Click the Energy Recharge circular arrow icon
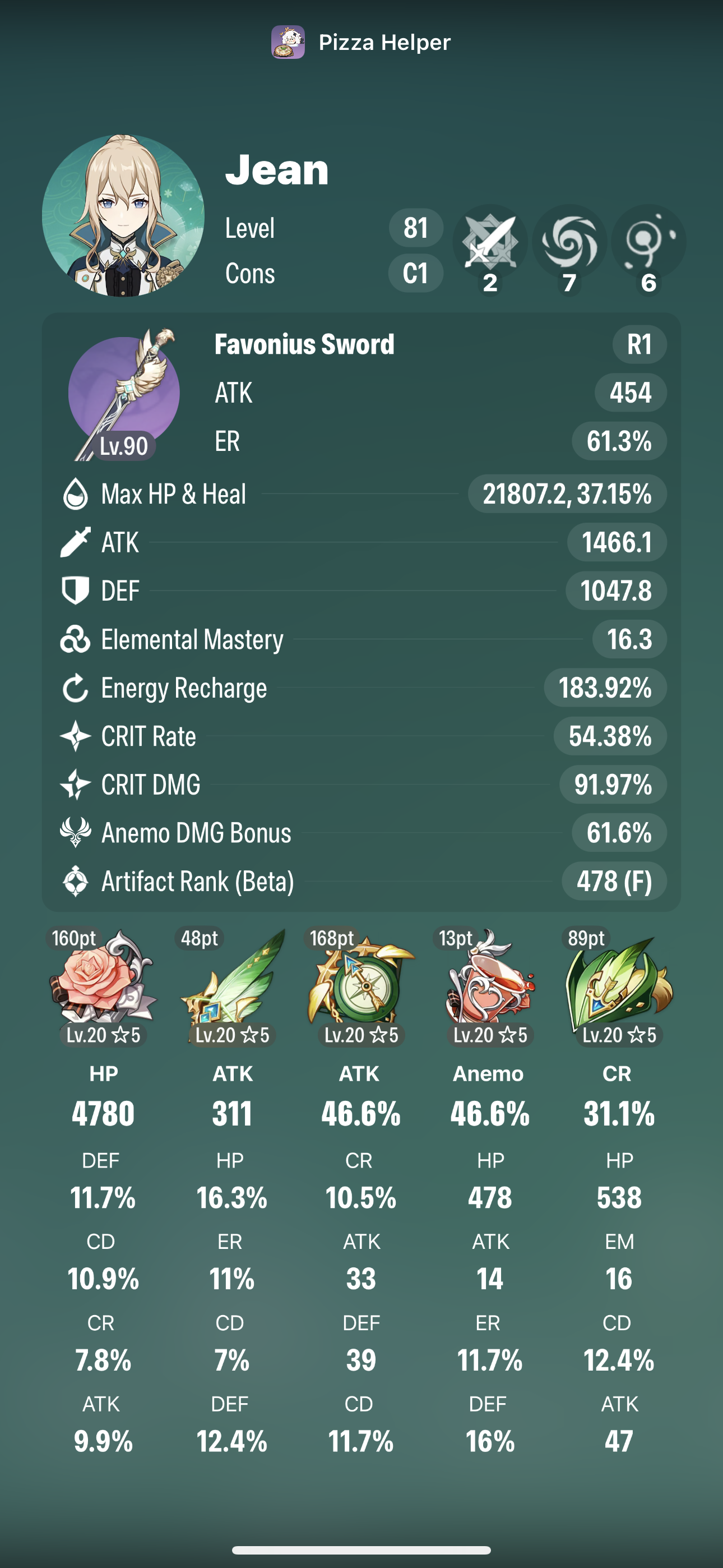Screen dimensions: 723x1568 coord(76,687)
